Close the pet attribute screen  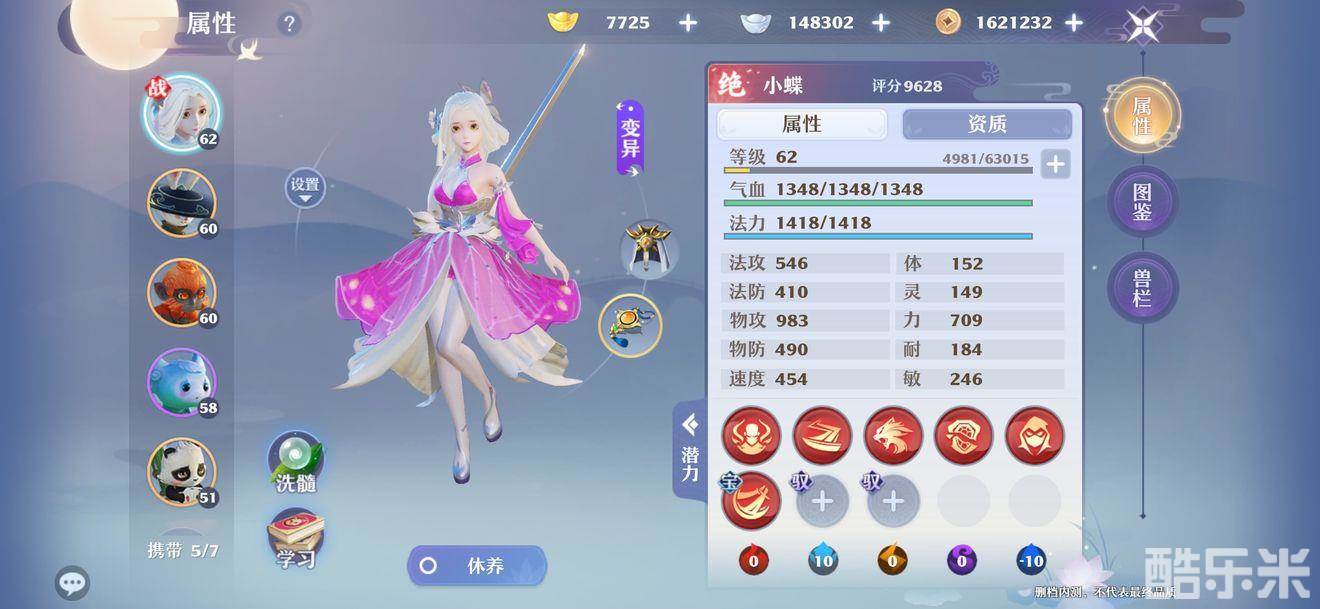tap(1142, 25)
